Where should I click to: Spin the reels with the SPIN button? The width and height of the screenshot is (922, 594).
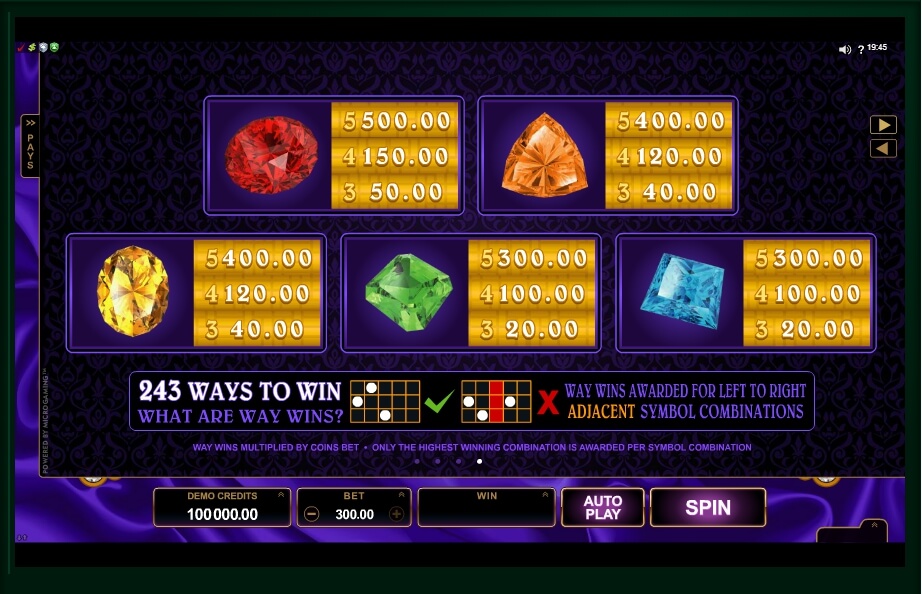point(707,507)
